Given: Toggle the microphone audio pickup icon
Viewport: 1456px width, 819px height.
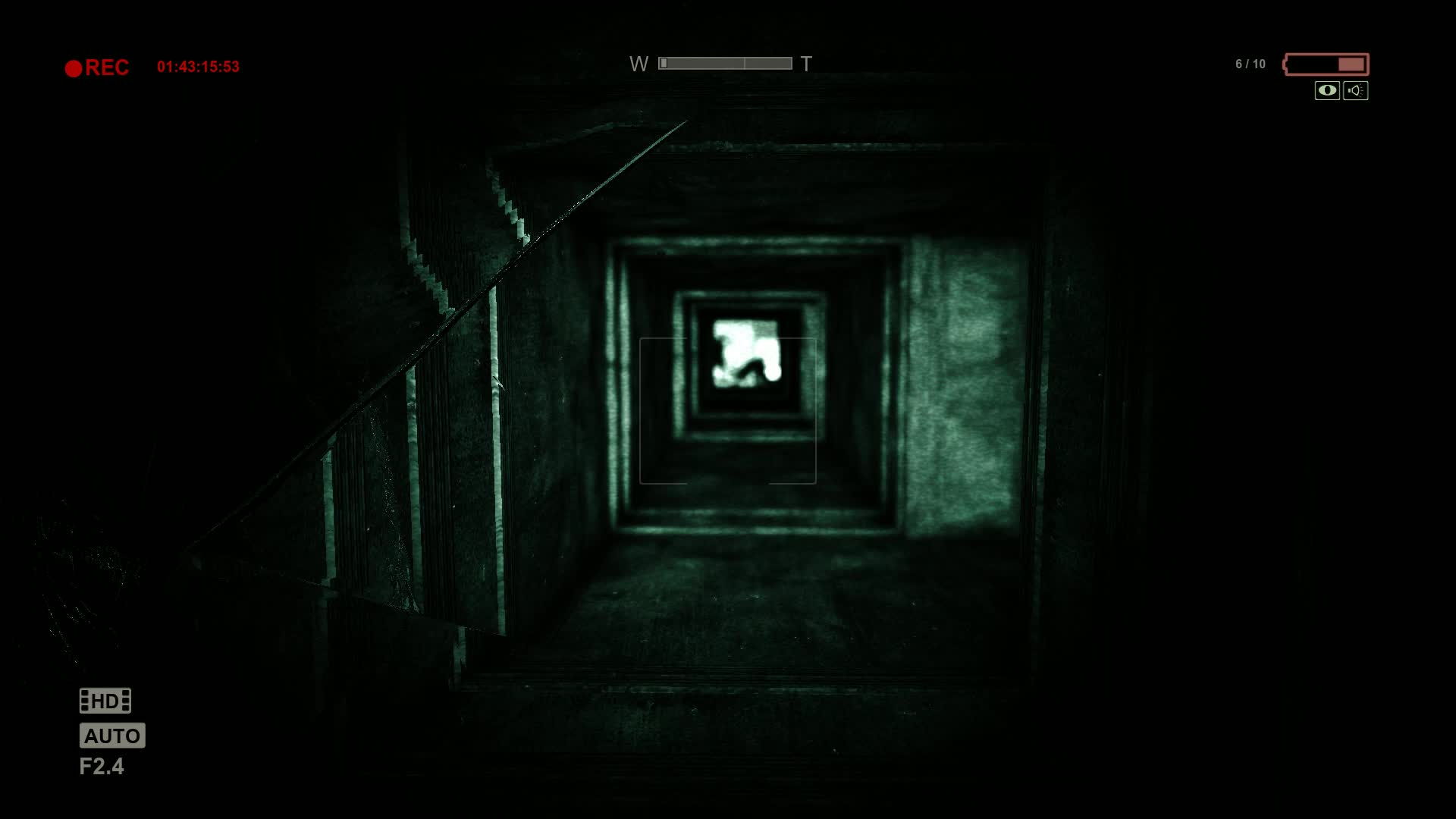Looking at the screenshot, I should [1355, 91].
